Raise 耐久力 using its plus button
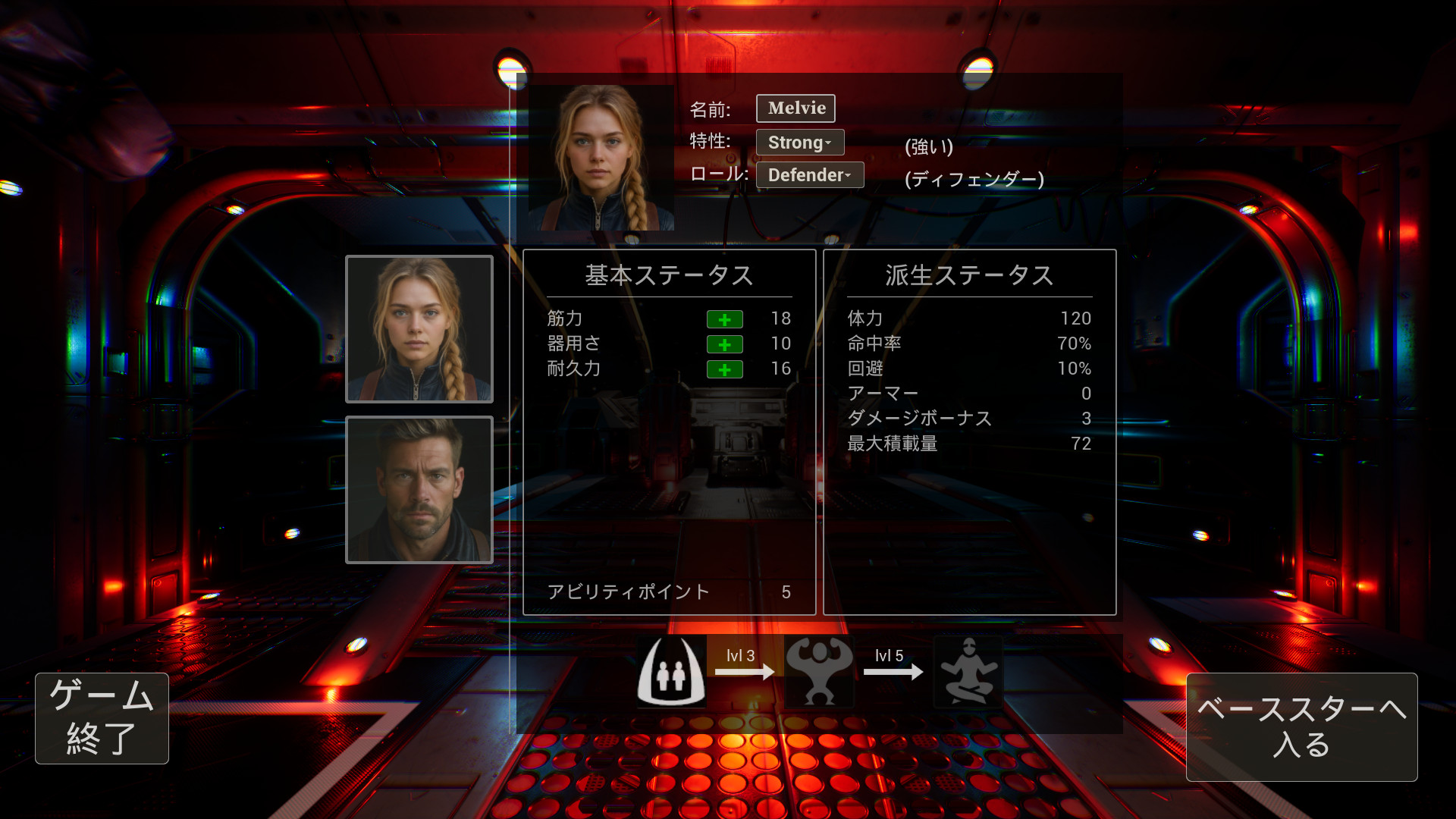The height and width of the screenshot is (819, 1456). (x=724, y=369)
